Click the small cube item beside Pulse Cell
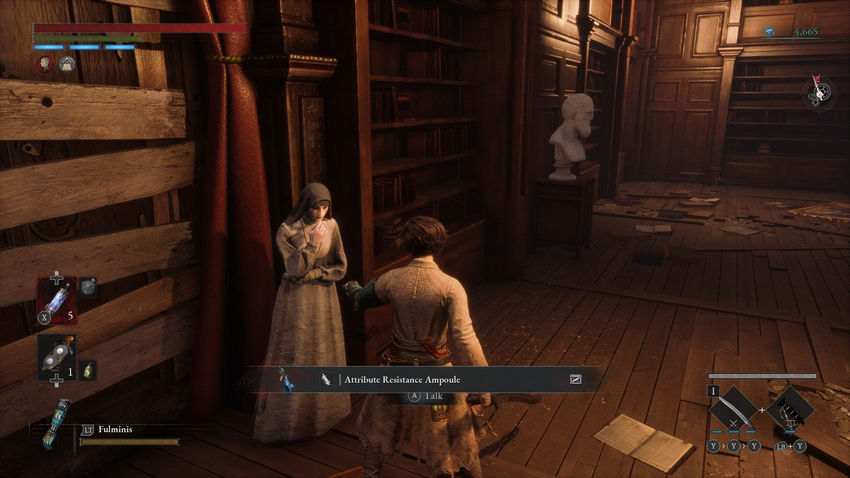Image resolution: width=850 pixels, height=478 pixels. tap(89, 287)
